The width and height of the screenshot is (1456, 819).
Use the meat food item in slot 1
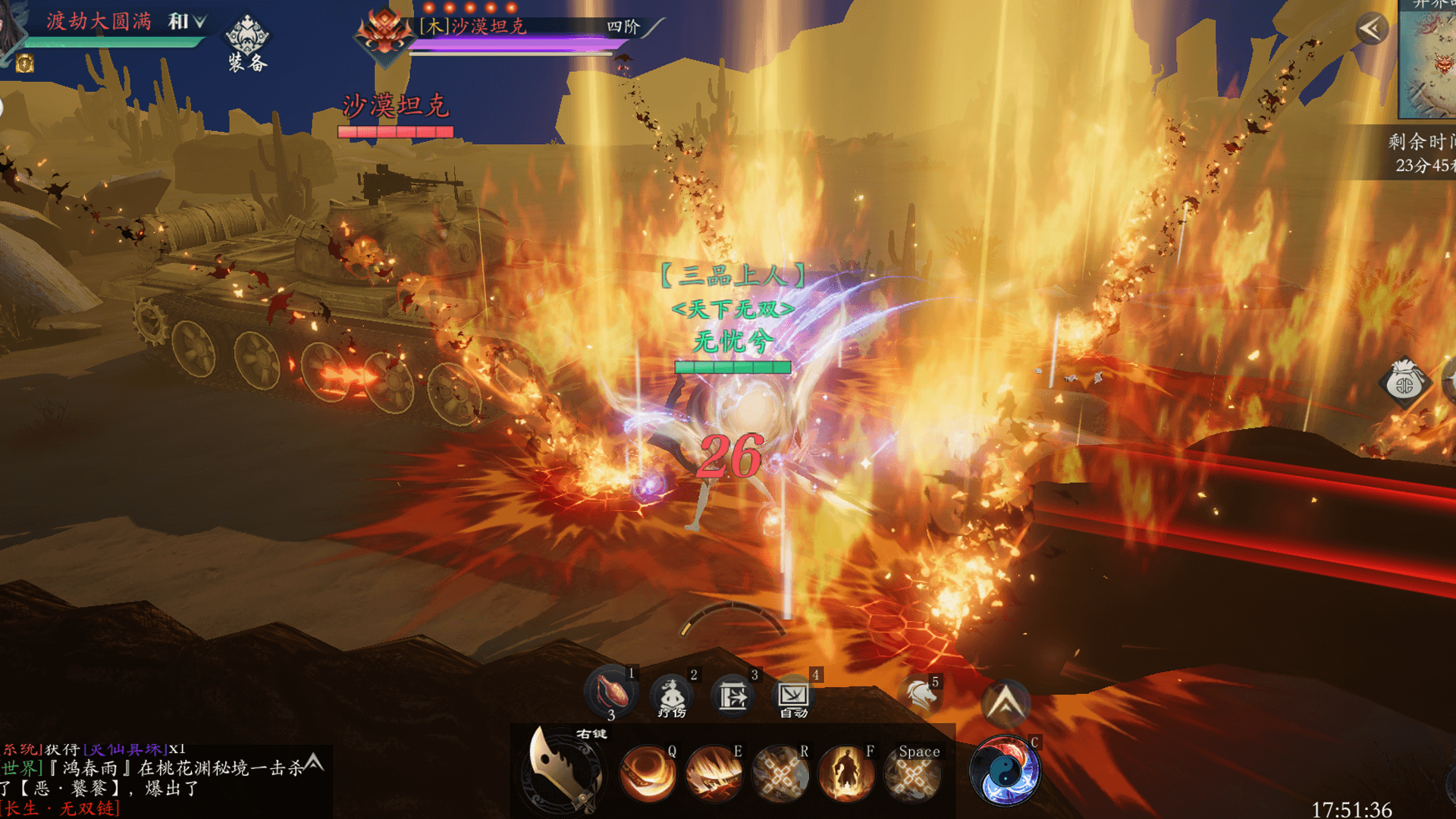610,692
